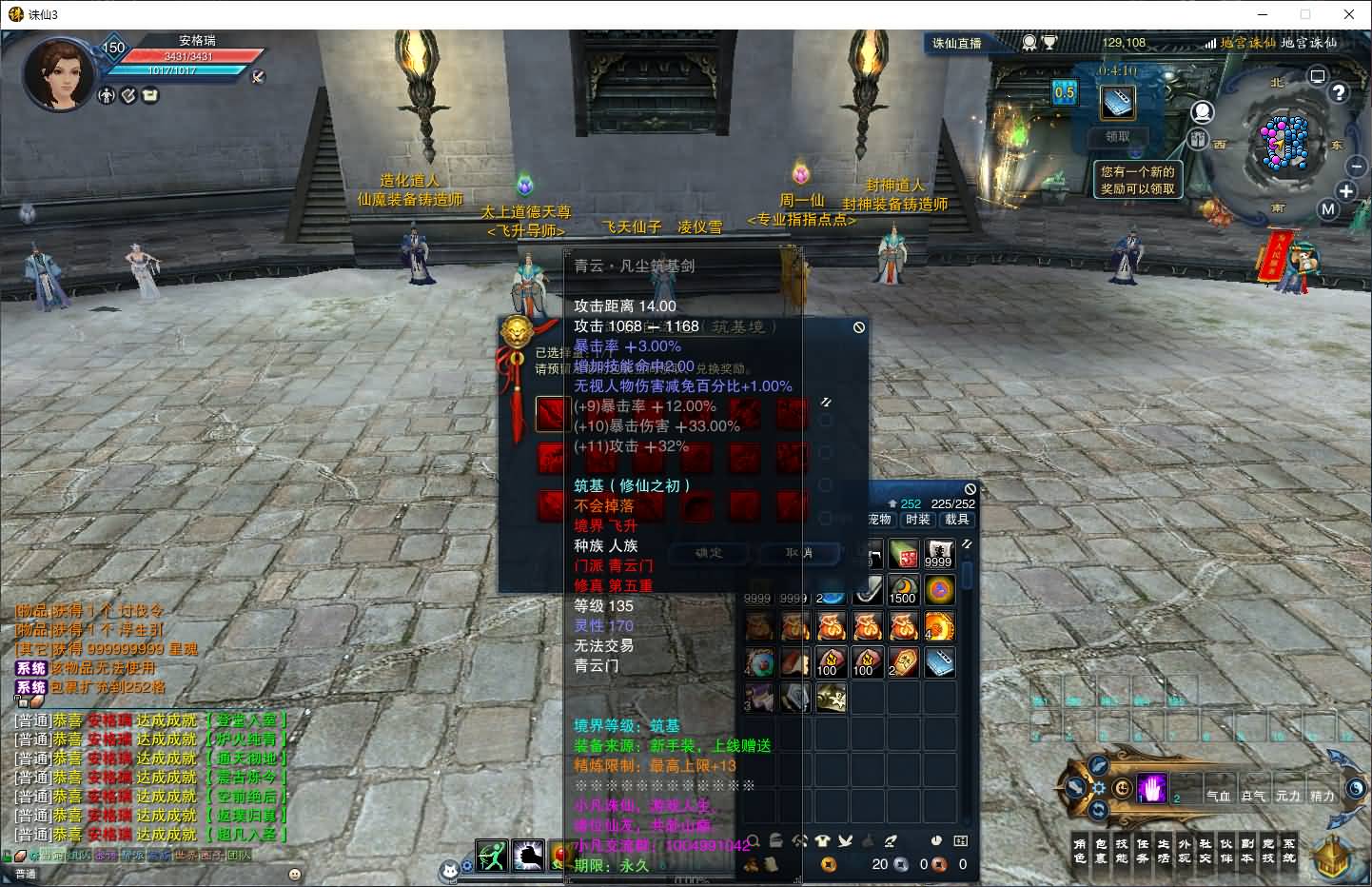Switch to the 时装 (Fashion) bag tab
This screenshot has width=1372, height=887.
pos(918,520)
